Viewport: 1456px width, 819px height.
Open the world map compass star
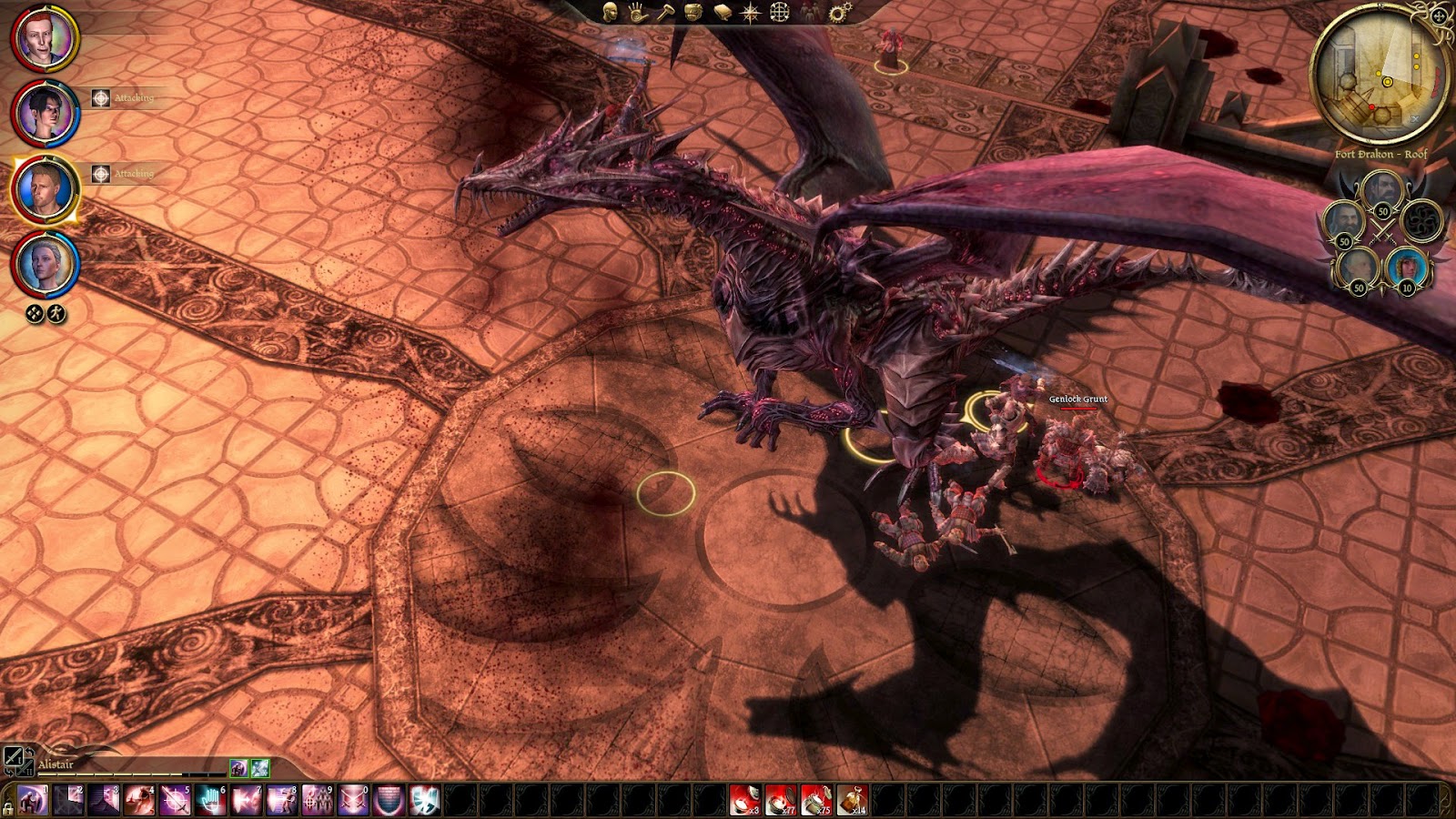click(751, 12)
